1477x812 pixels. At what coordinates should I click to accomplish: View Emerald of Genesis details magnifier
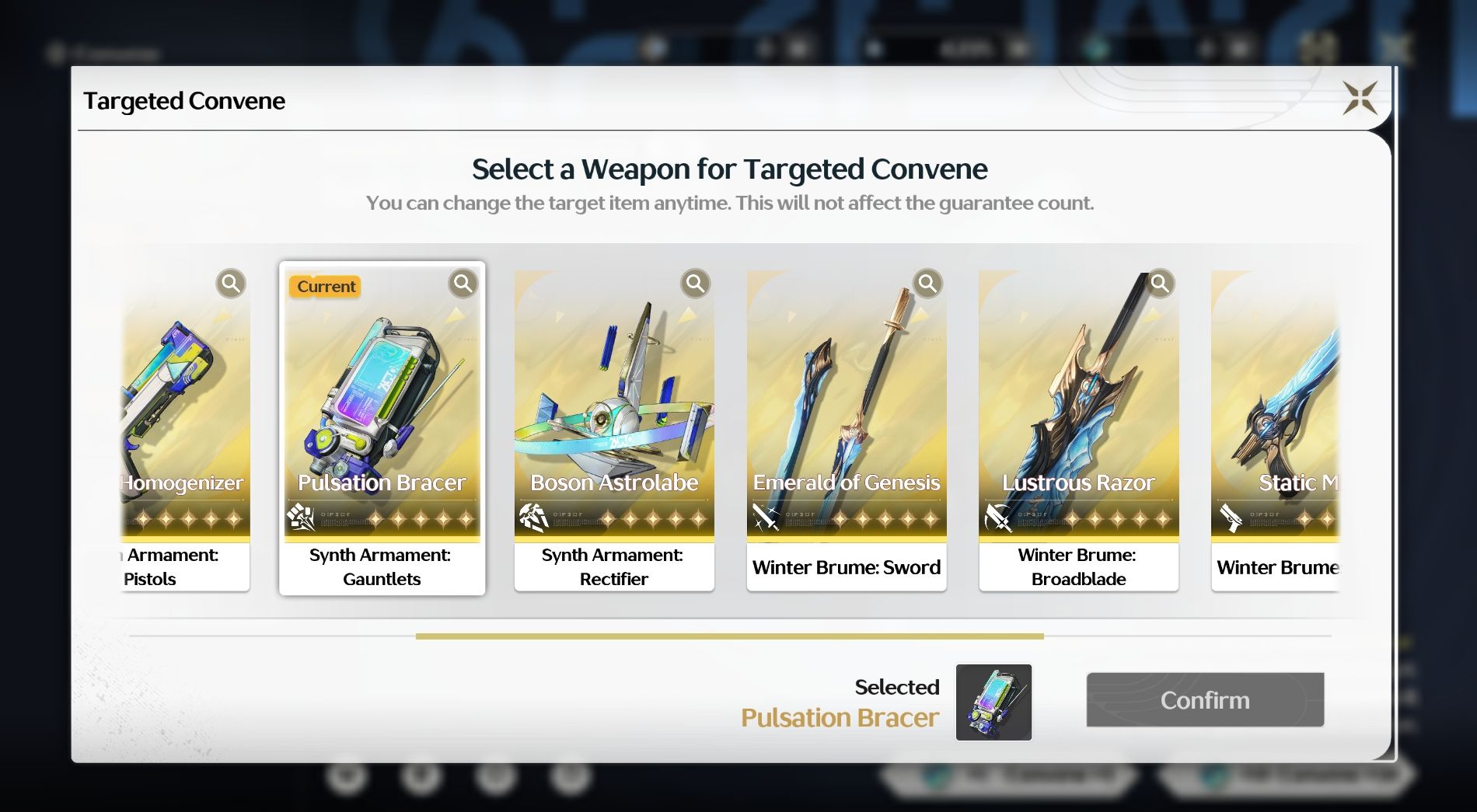pyautogui.click(x=927, y=284)
